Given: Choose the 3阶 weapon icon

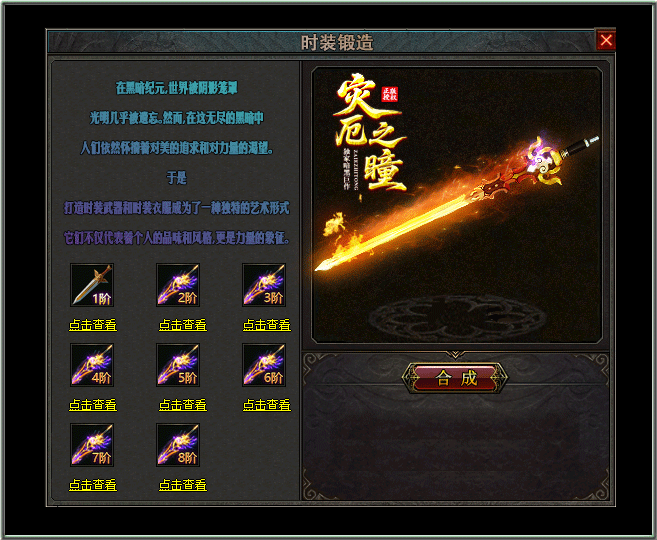Looking at the screenshot, I should pos(264,285).
